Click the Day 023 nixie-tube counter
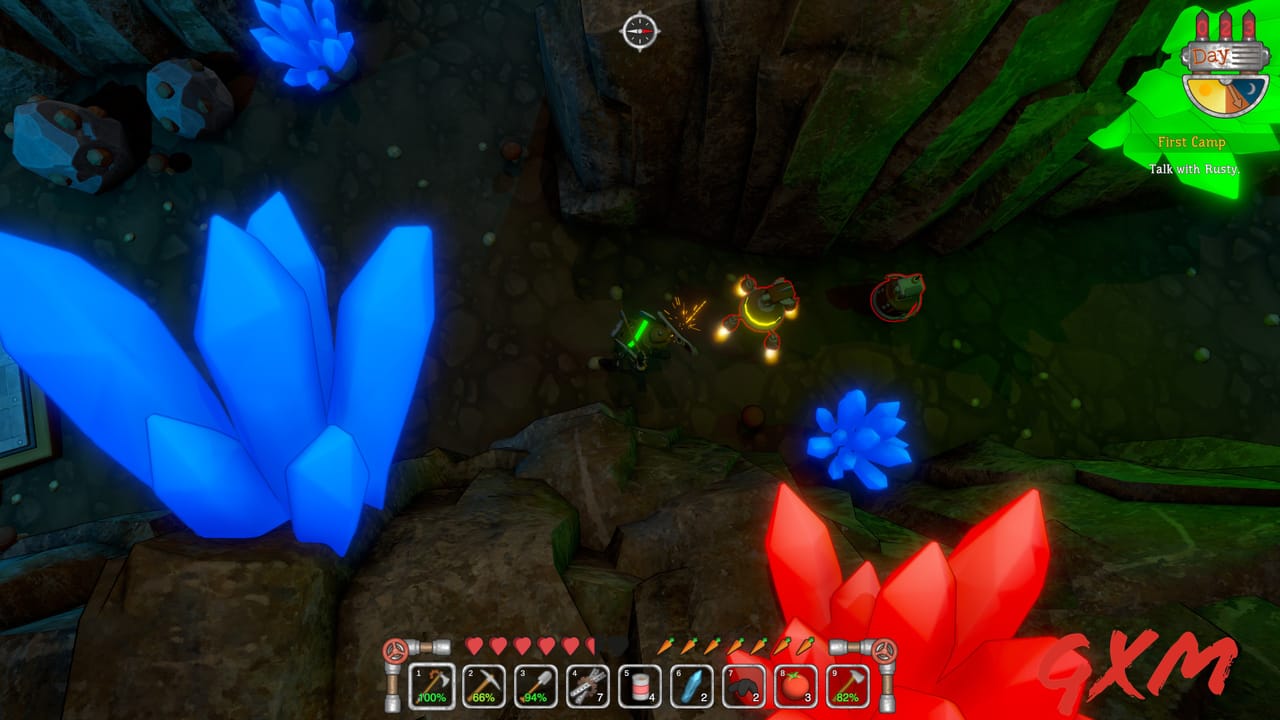The image size is (1280, 720). point(1224,25)
